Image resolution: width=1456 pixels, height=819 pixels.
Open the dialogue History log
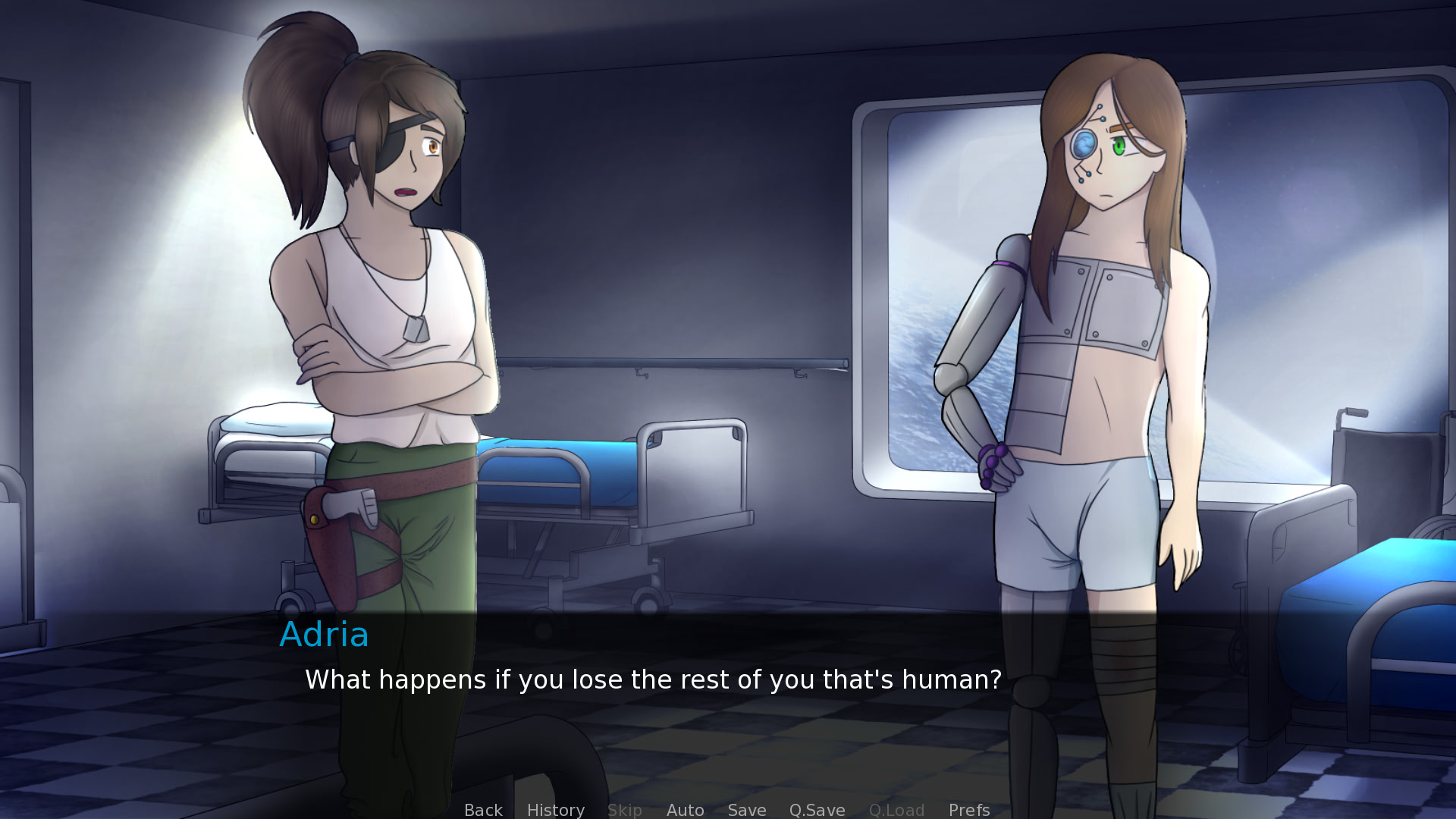[555, 809]
